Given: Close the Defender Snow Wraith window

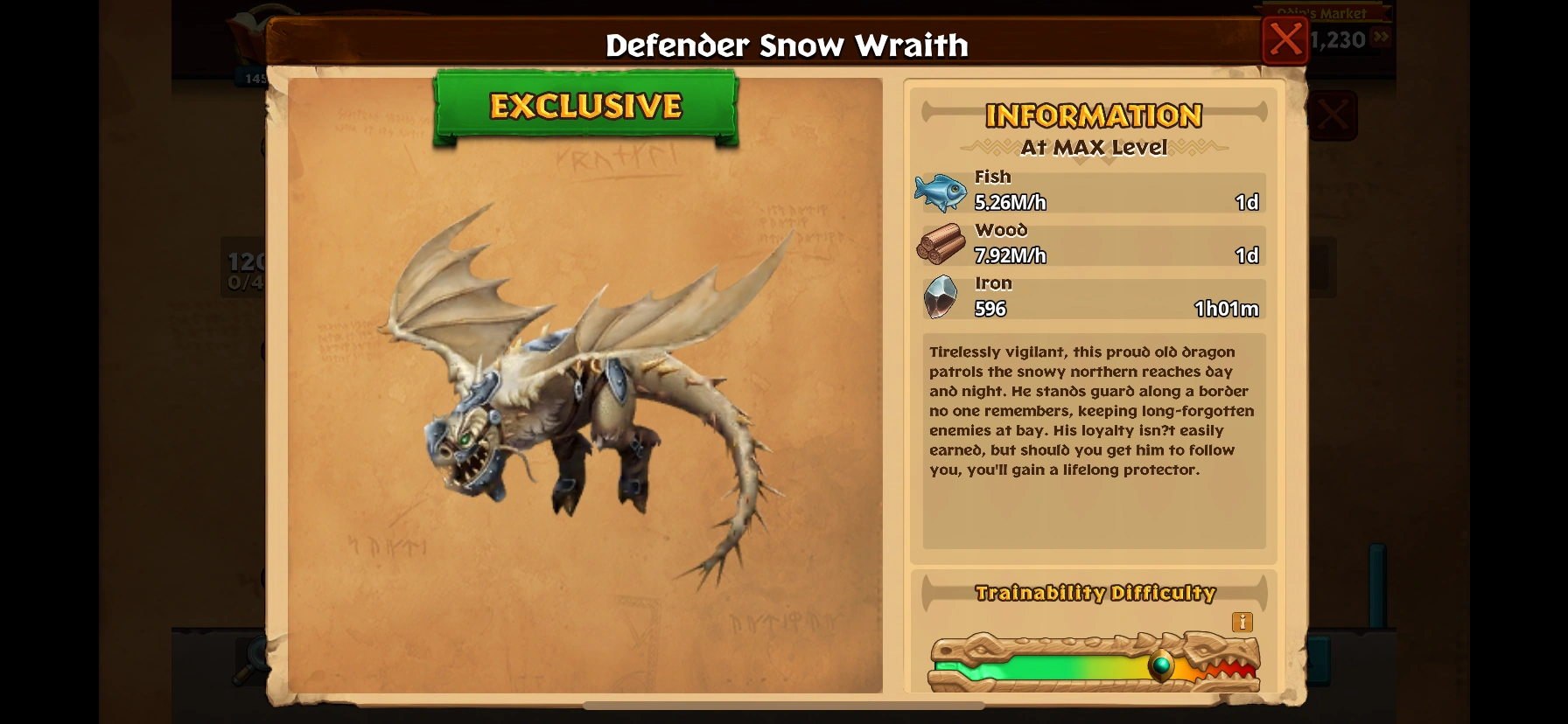Looking at the screenshot, I should click(1285, 39).
